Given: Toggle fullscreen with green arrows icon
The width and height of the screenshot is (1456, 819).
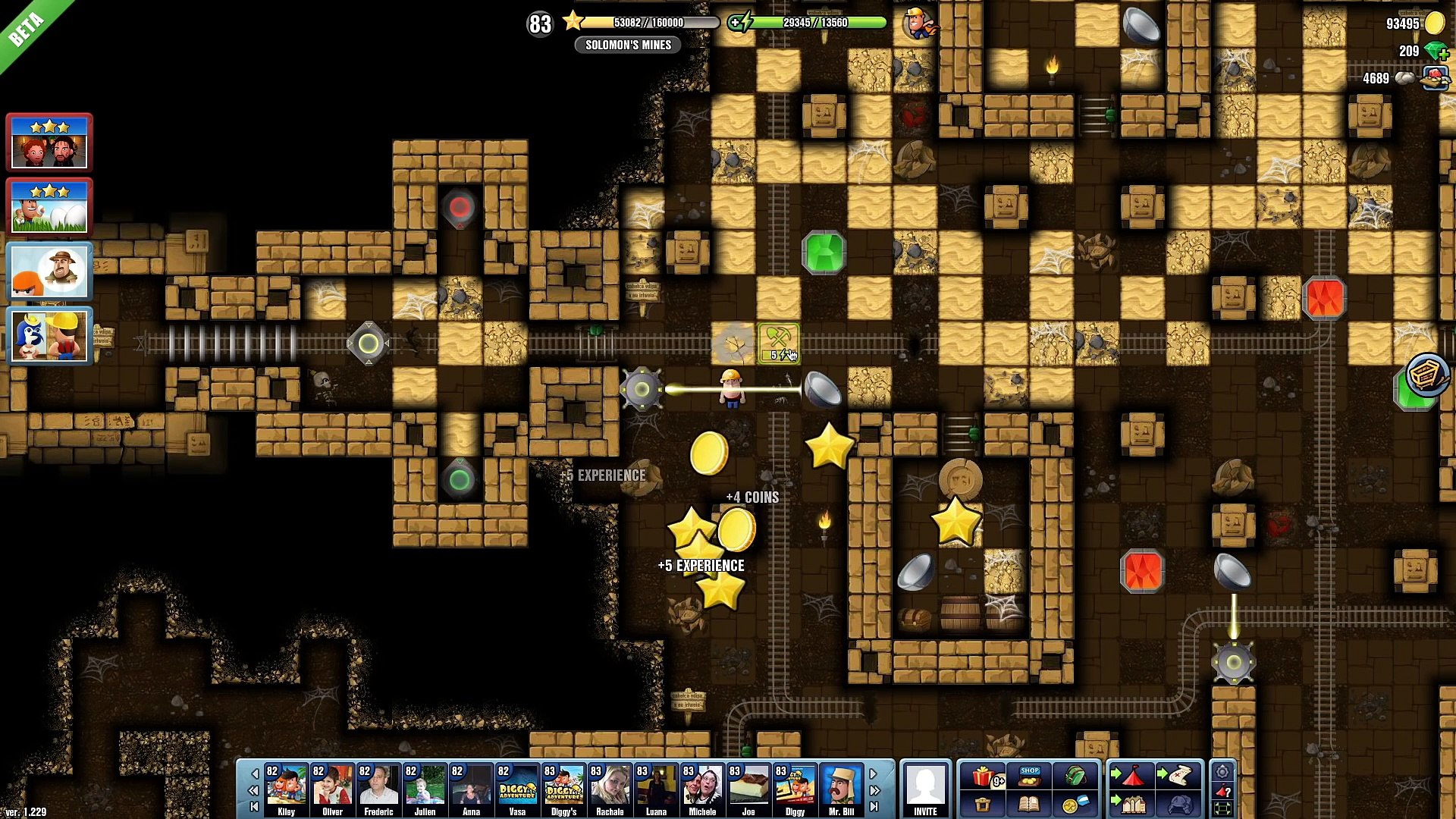Looking at the screenshot, I should (x=1222, y=808).
